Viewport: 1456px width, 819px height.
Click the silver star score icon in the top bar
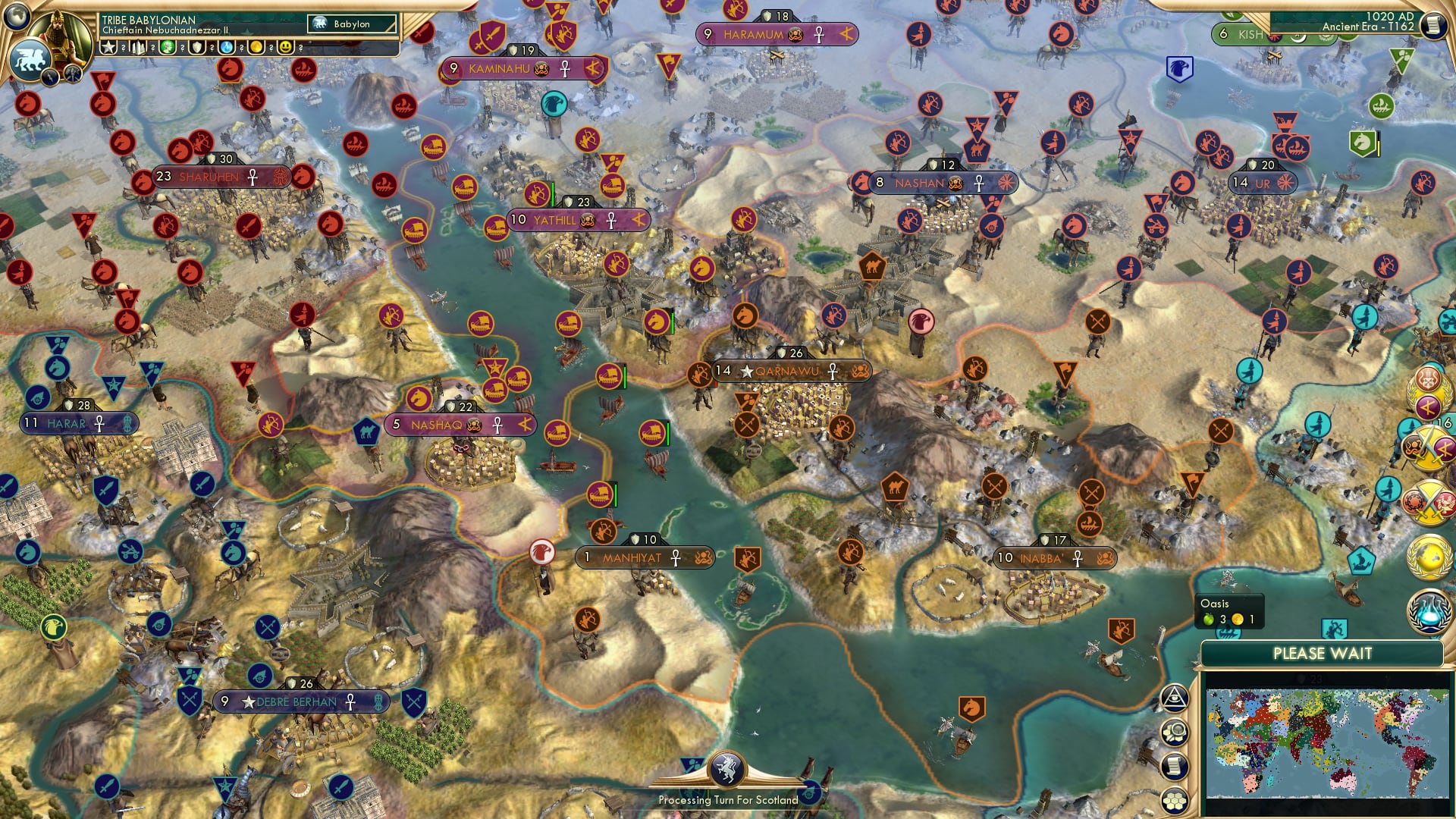pos(108,47)
